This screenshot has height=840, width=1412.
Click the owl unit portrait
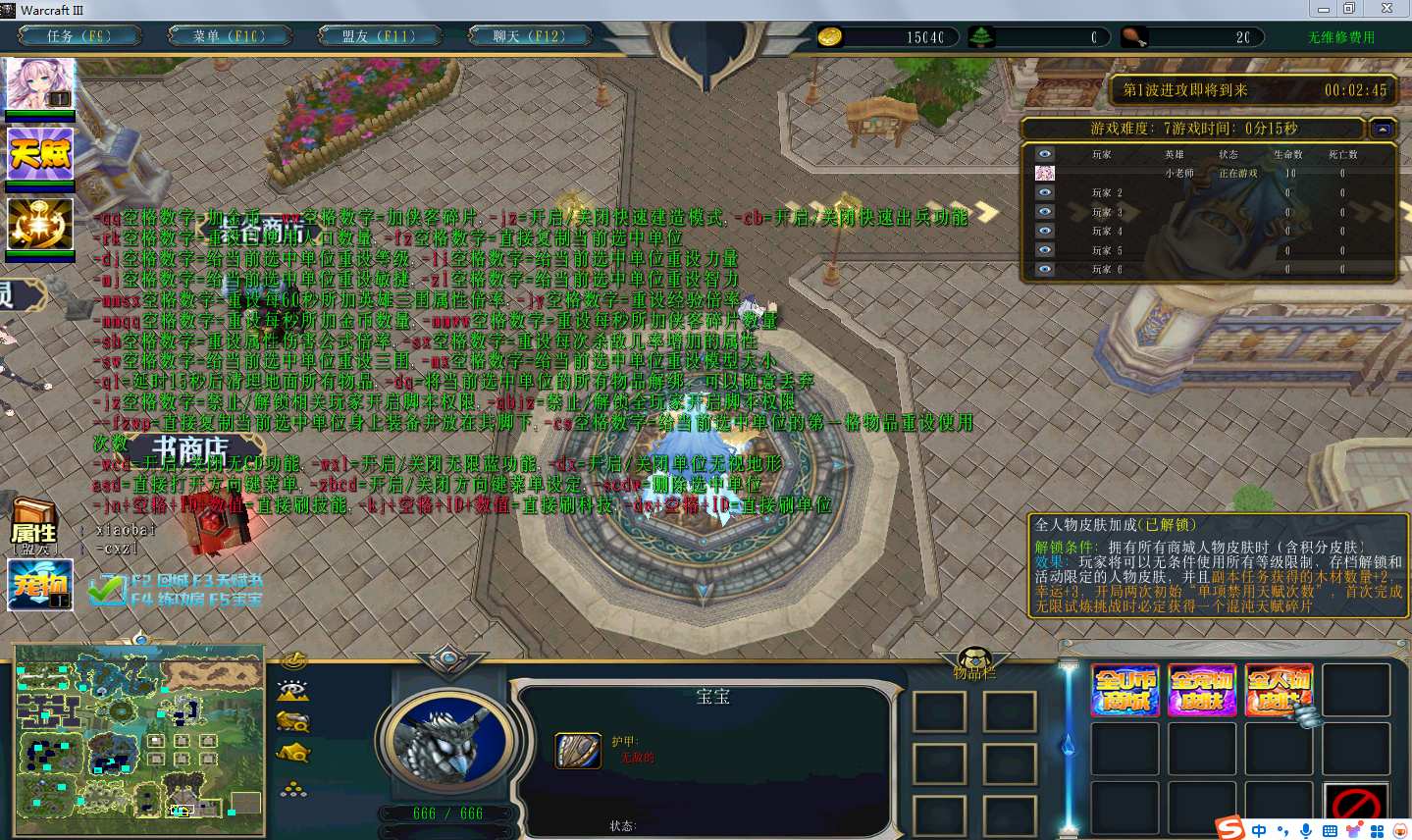point(449,741)
